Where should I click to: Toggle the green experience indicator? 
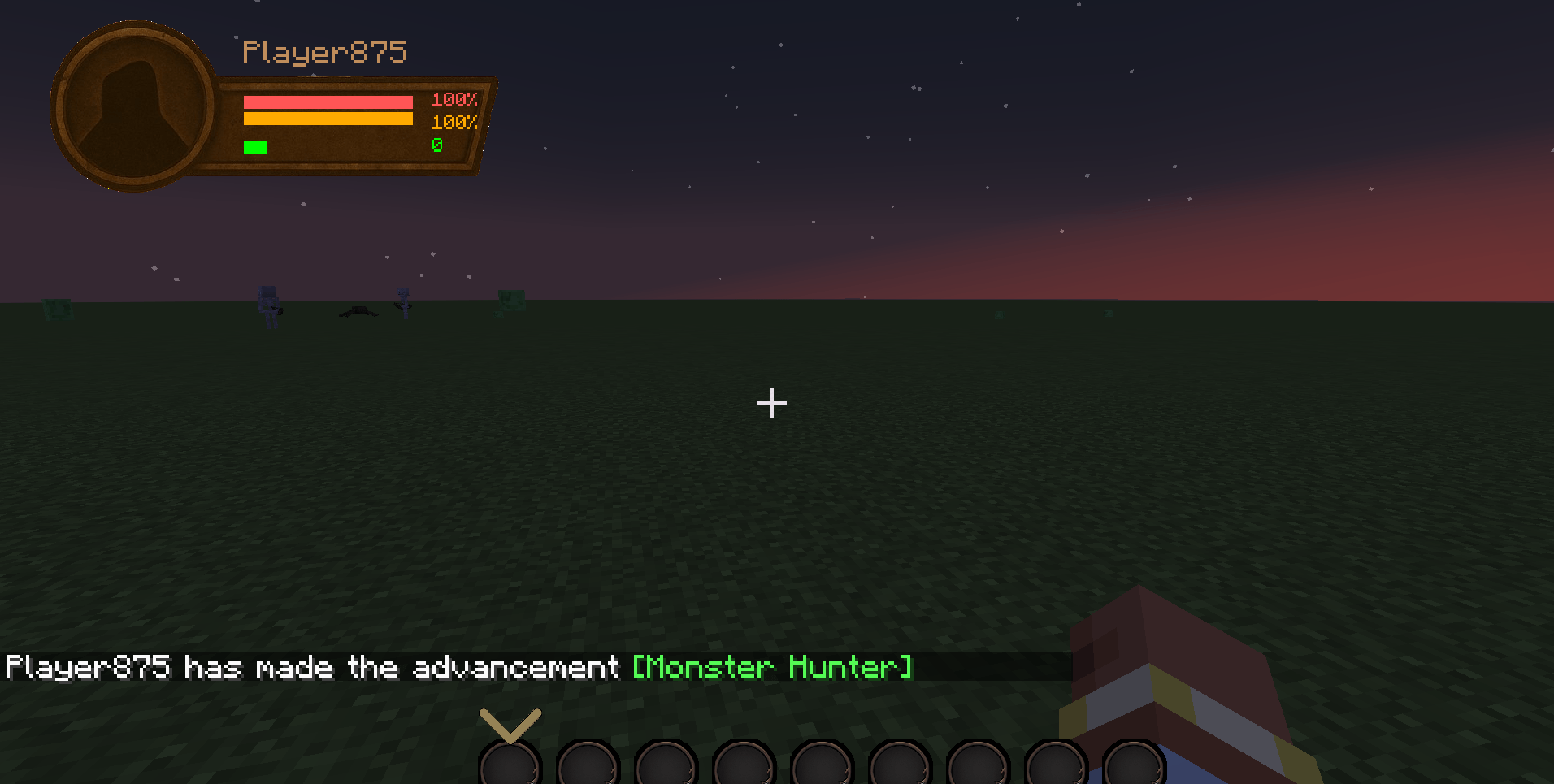254,148
